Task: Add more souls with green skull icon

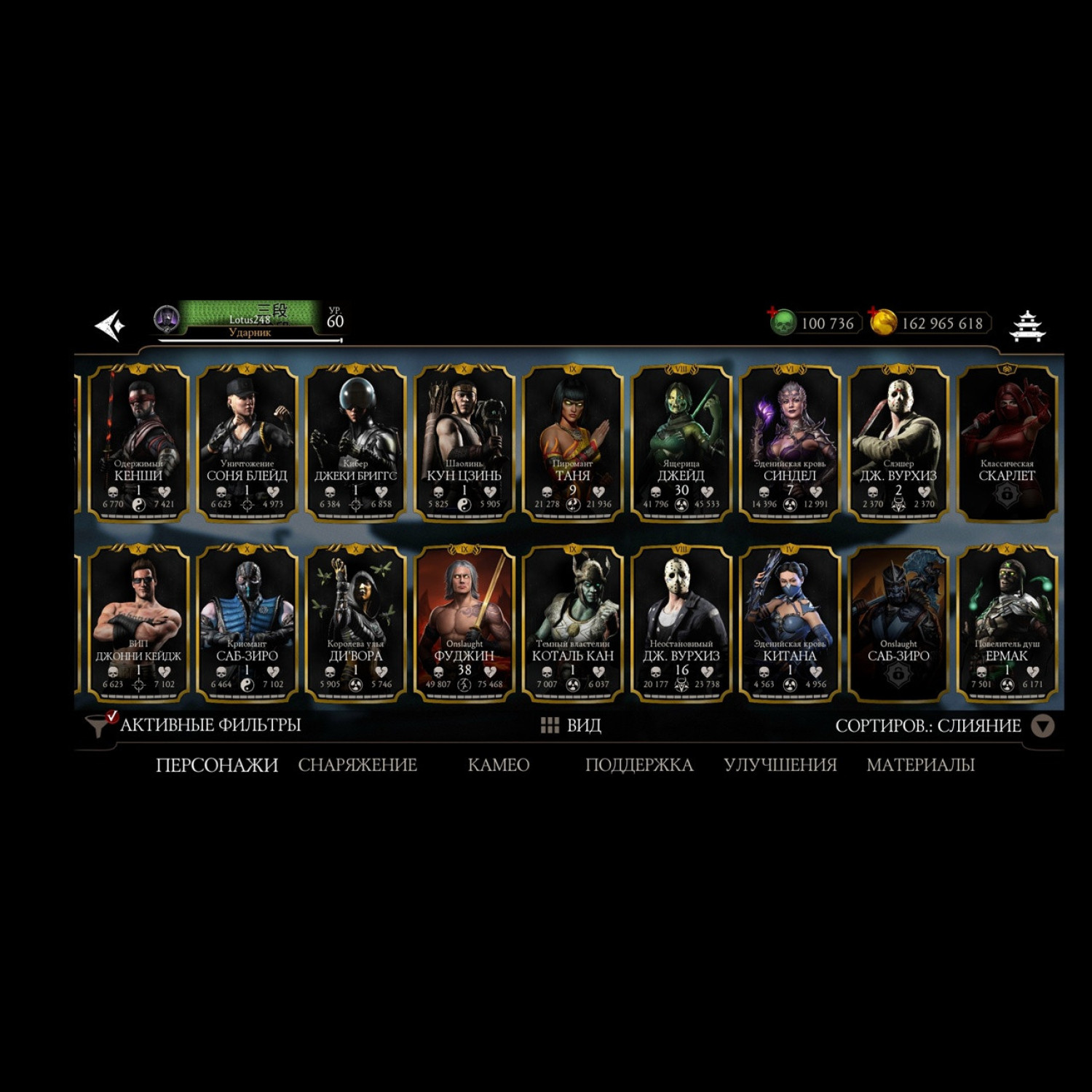Action: 783,322
